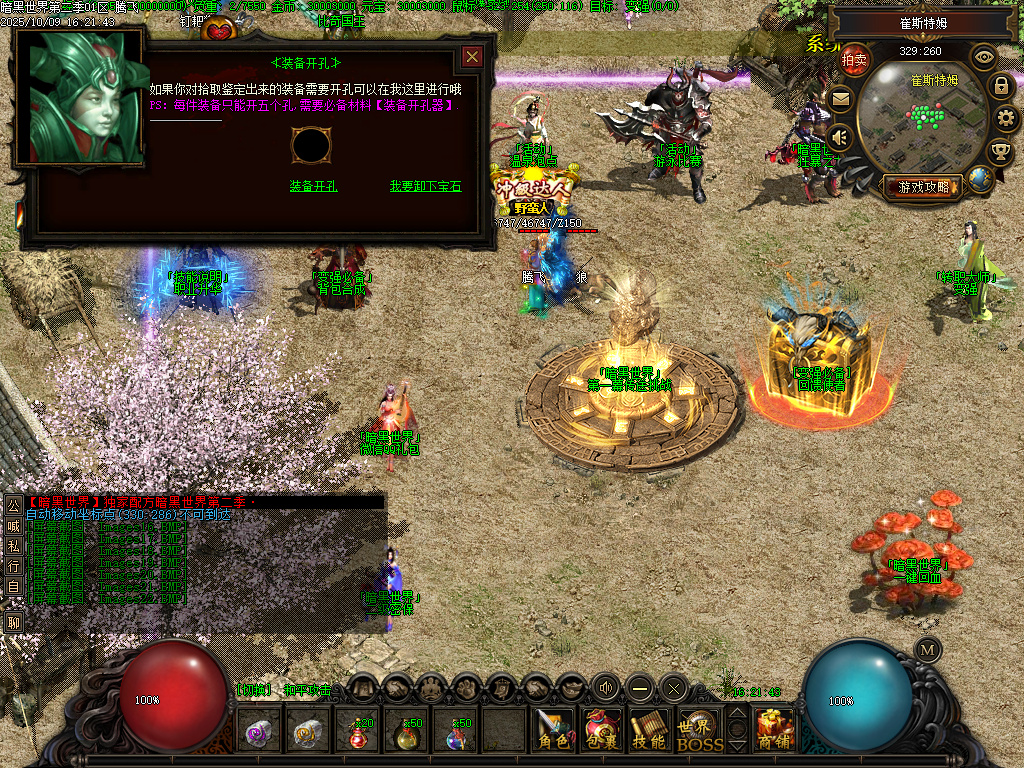Screen dimensions: 1024x768
Task: Click the empty equipment socket slot
Action: pyautogui.click(x=310, y=145)
